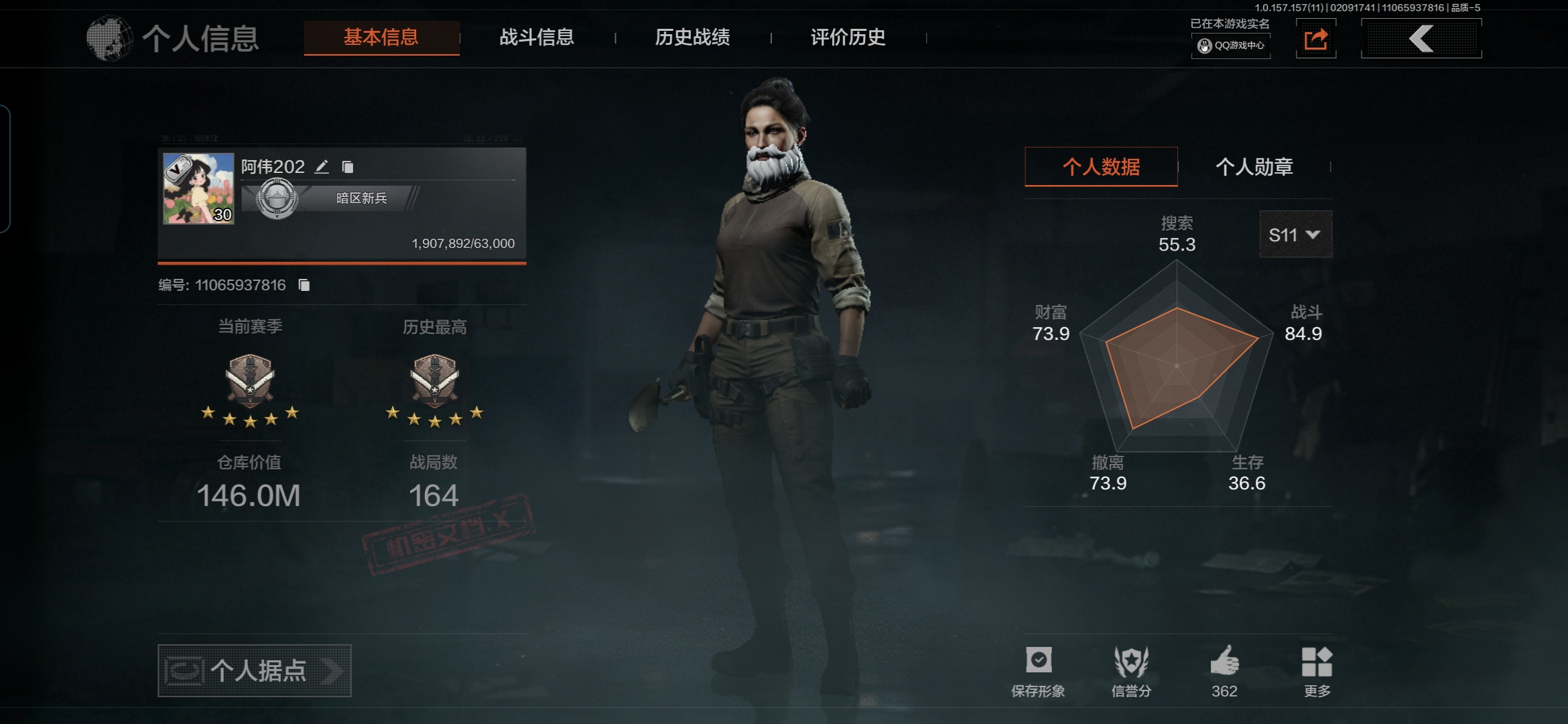The image size is (1568, 724).
Task: View the 个人勋章 tab
Action: [x=1254, y=167]
